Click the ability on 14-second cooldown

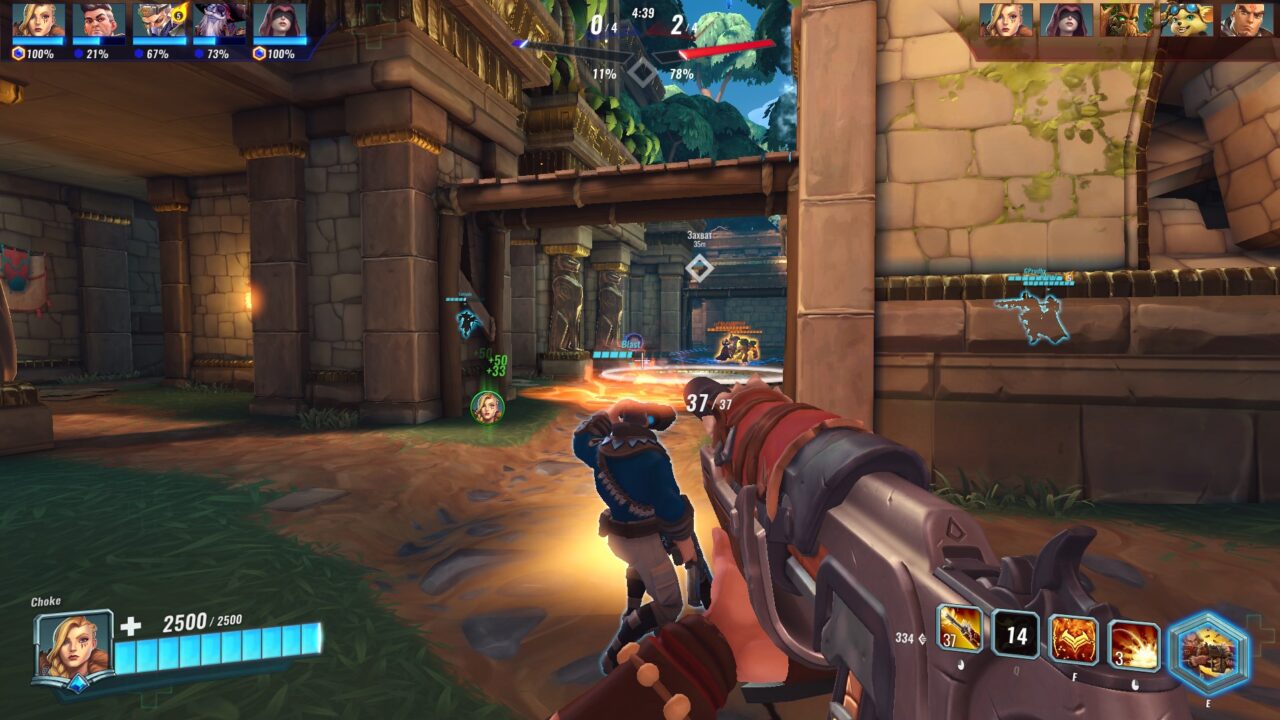point(1016,635)
